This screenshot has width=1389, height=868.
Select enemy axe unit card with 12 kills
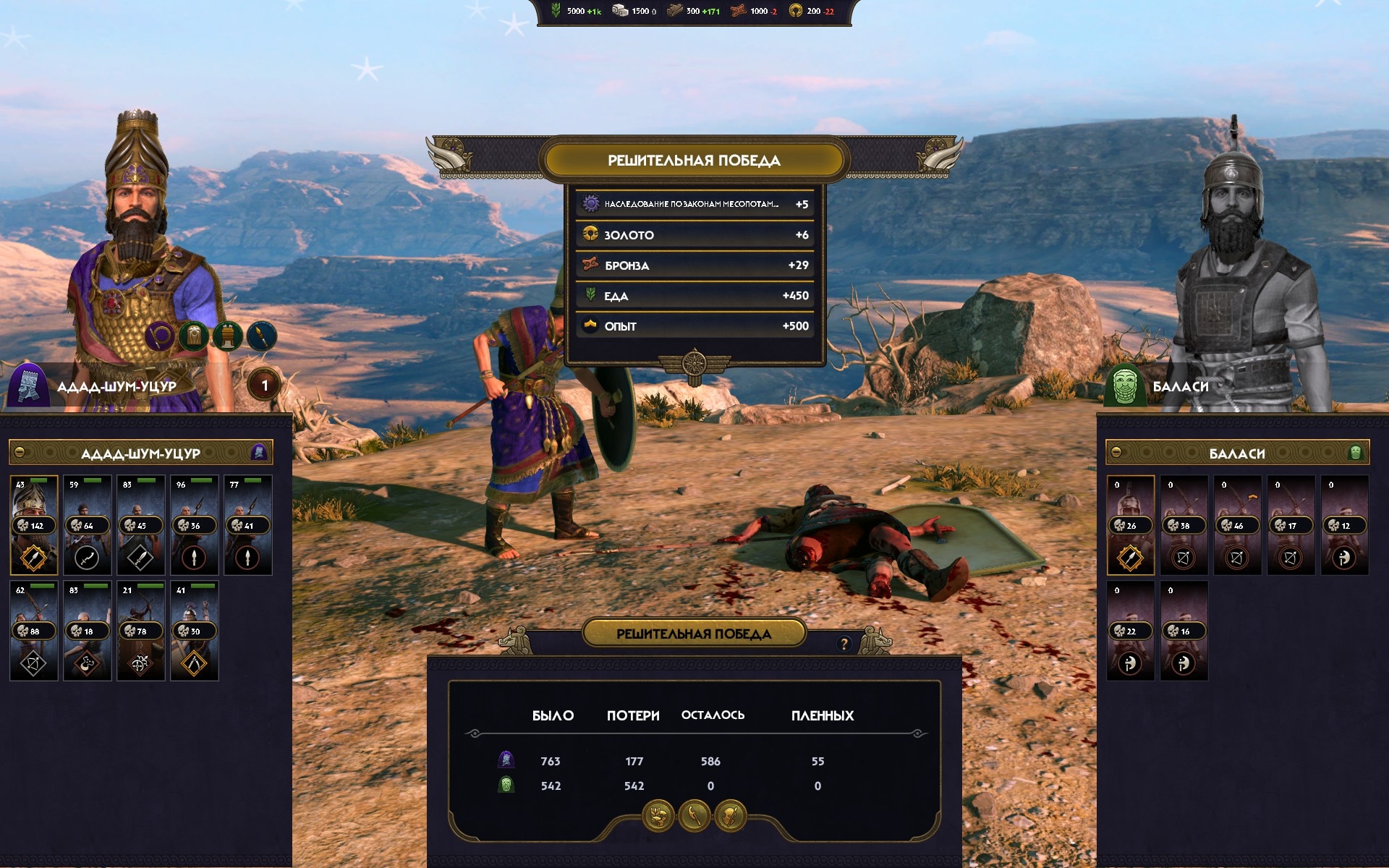coord(1345,525)
